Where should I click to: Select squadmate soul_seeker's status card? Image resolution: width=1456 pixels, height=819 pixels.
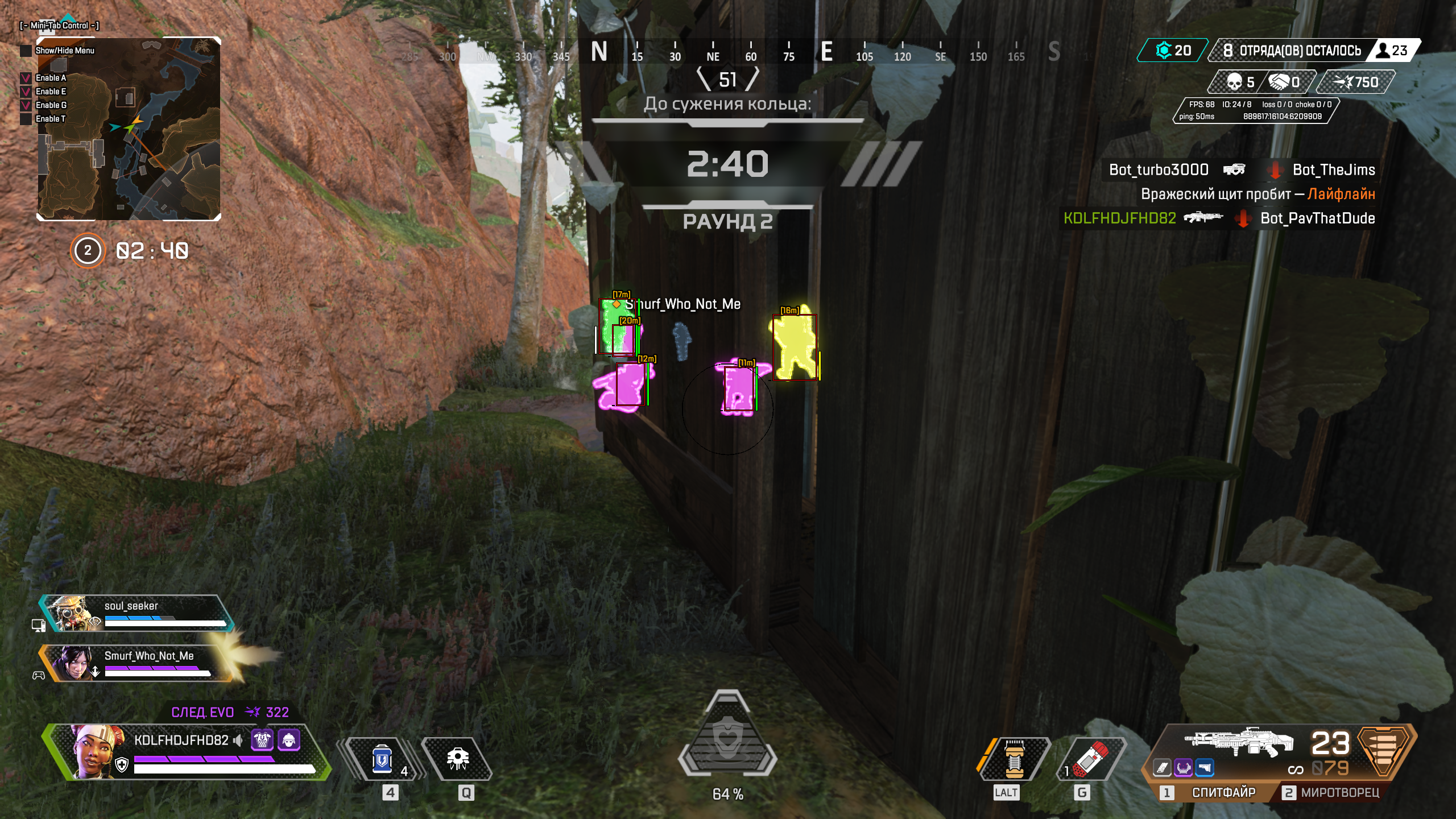[136, 613]
